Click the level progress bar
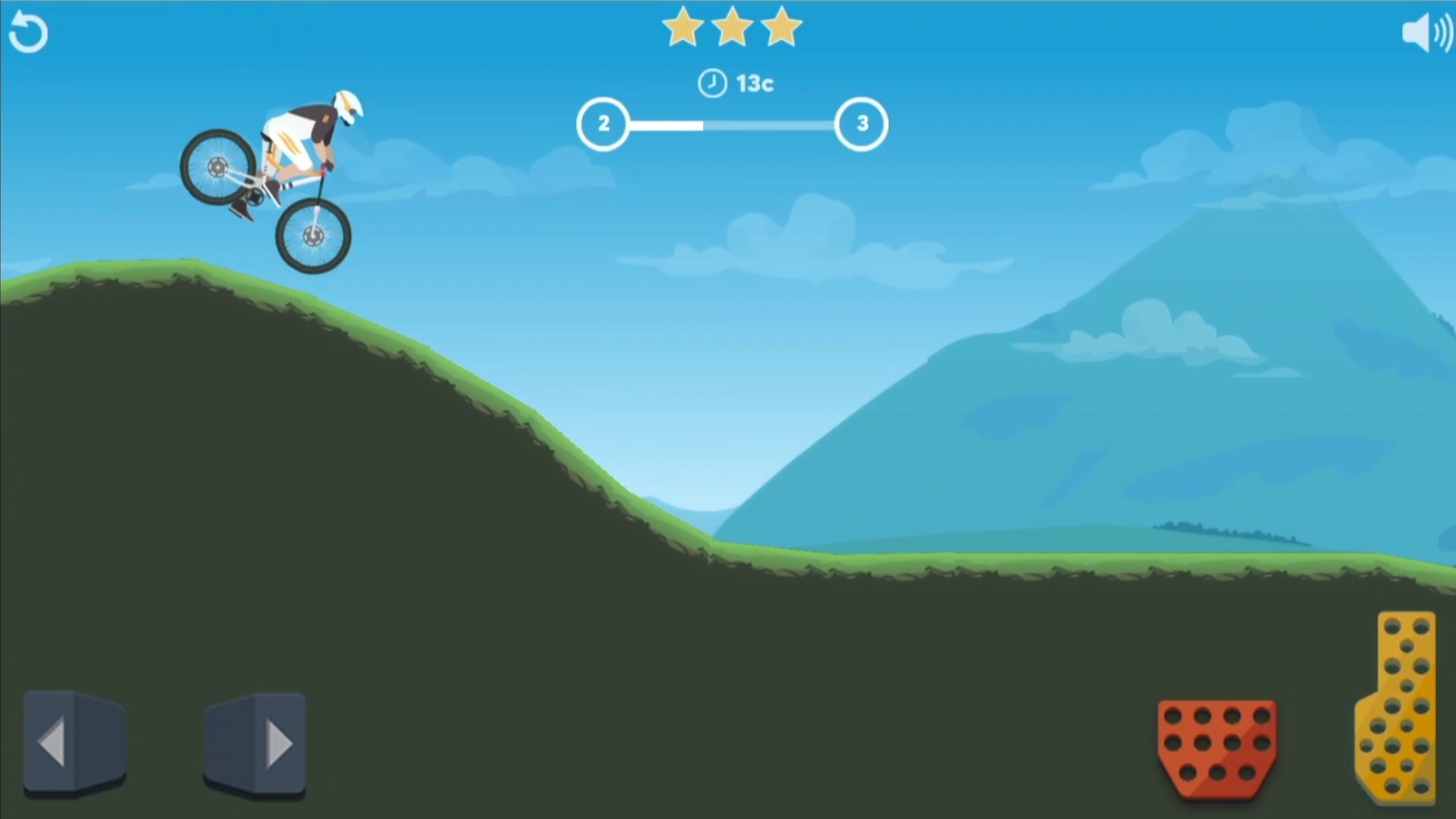This screenshot has width=1456, height=819. pyautogui.click(x=732, y=124)
